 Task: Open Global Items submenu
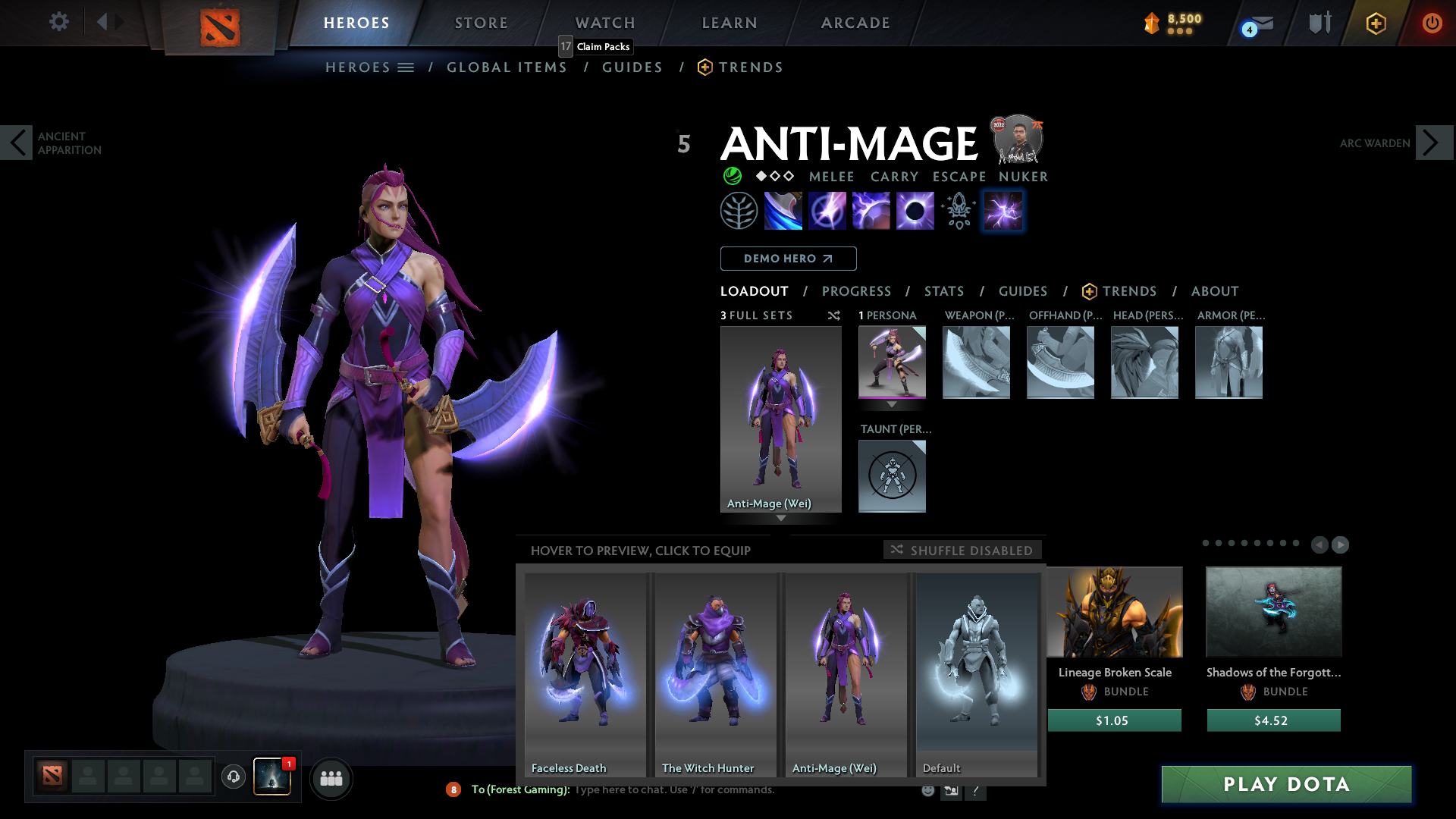[x=507, y=67]
